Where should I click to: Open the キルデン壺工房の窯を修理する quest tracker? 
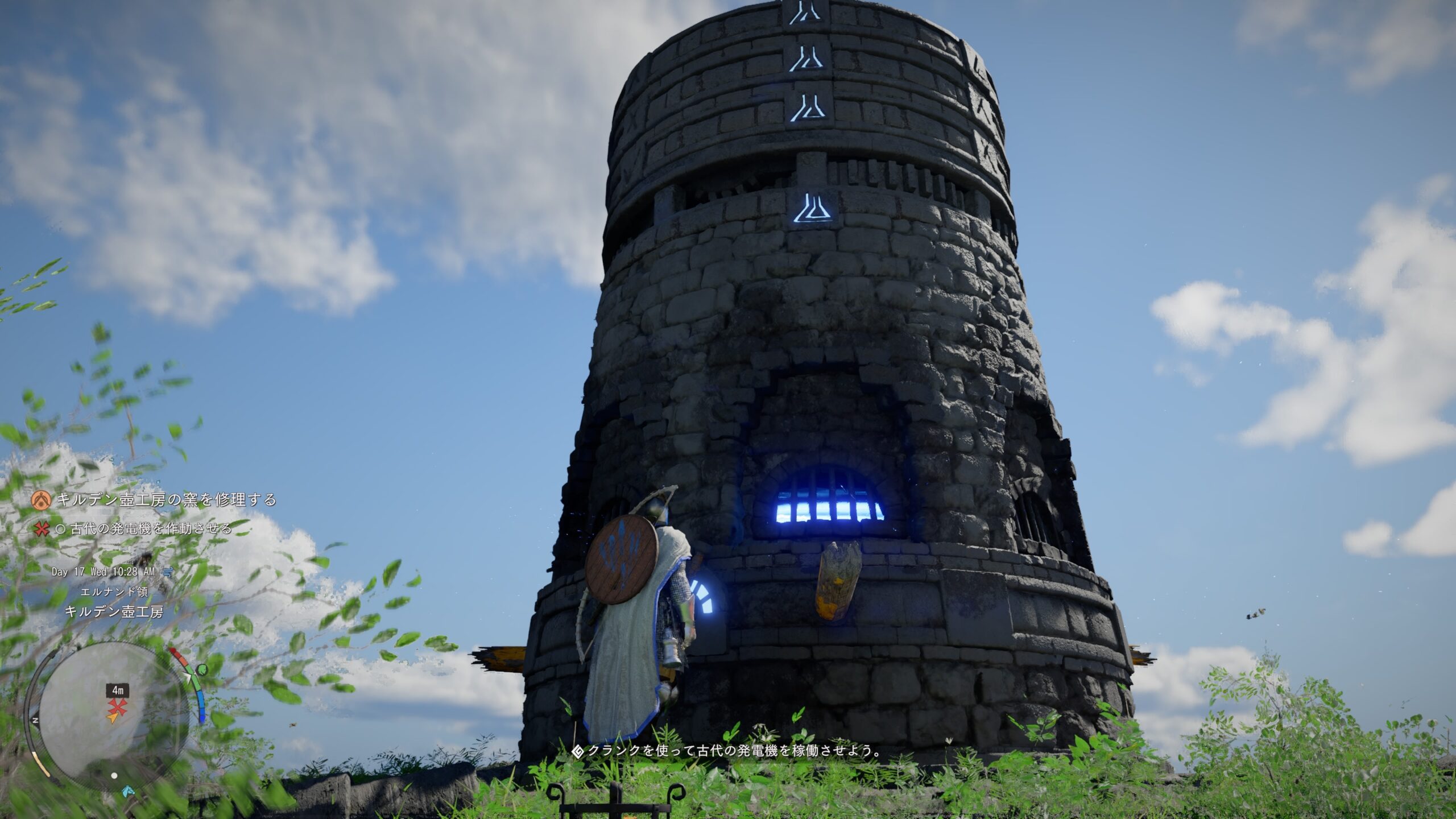tap(166, 500)
